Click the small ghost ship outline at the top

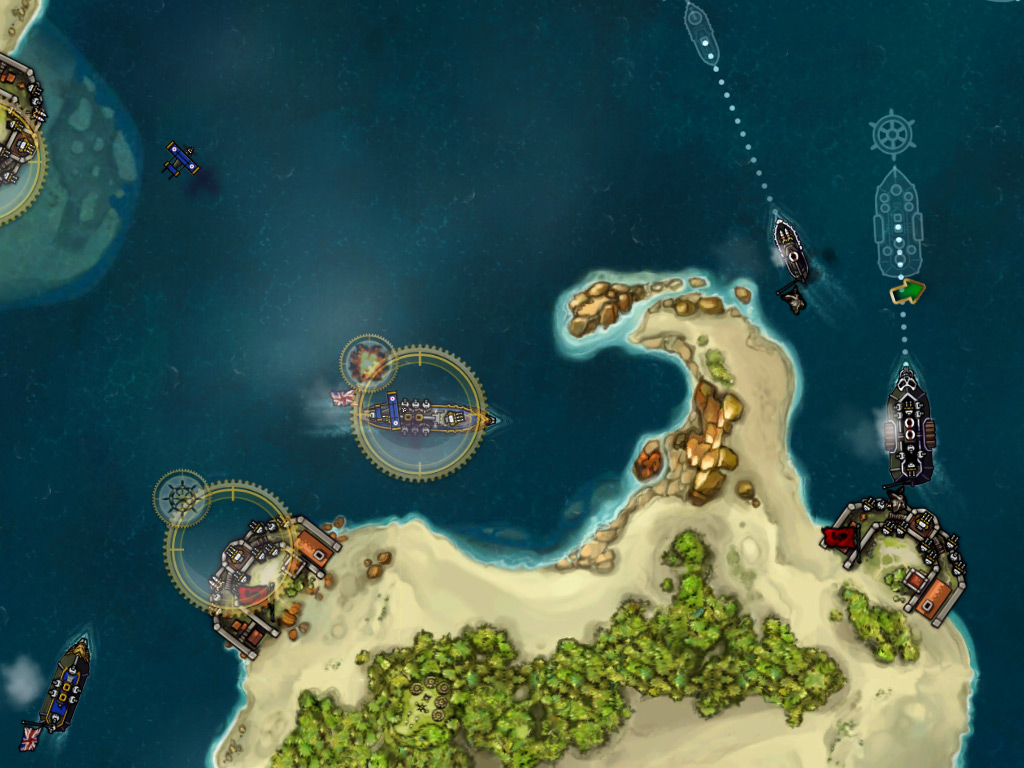pyautogui.click(x=700, y=28)
